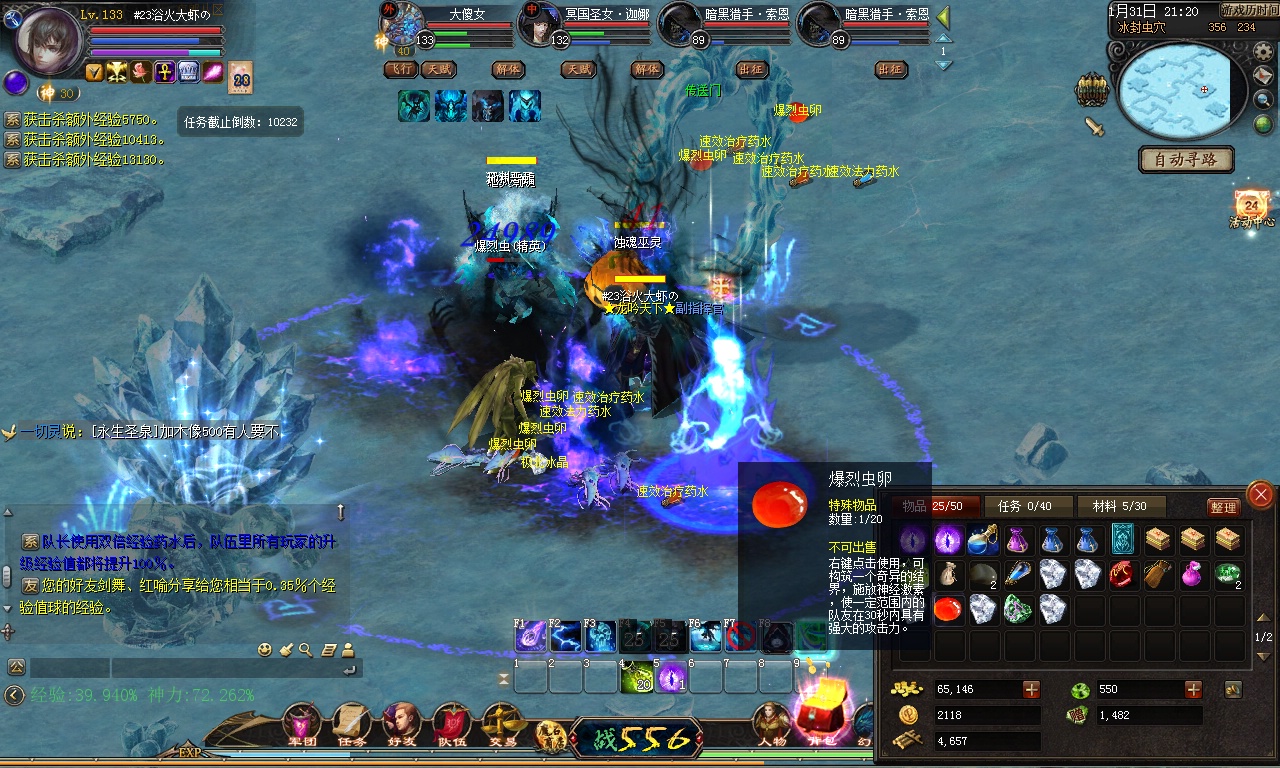Screen dimensions: 1280x768
Task: Go to the next bag page
Action: coord(1263,656)
